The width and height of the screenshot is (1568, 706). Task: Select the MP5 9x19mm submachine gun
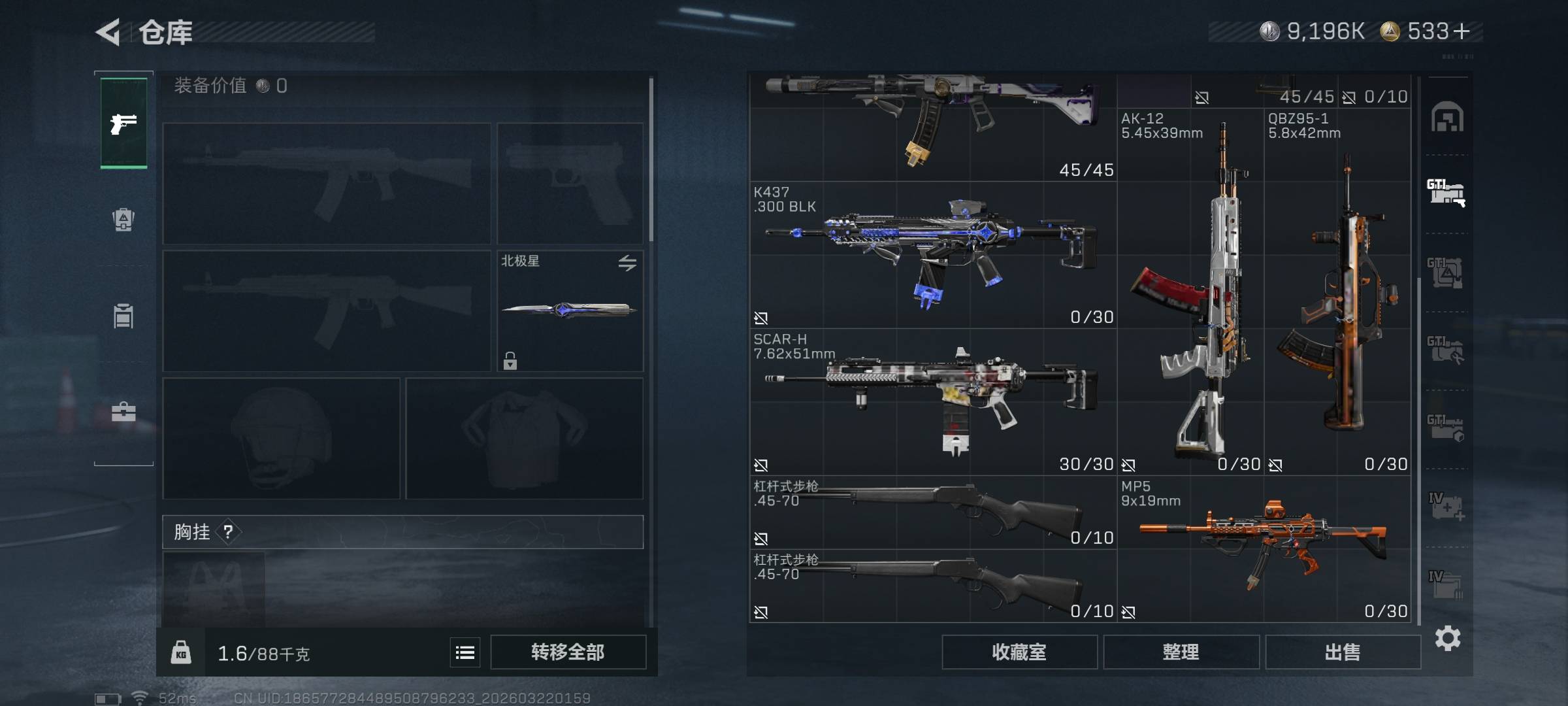[x=1264, y=549]
